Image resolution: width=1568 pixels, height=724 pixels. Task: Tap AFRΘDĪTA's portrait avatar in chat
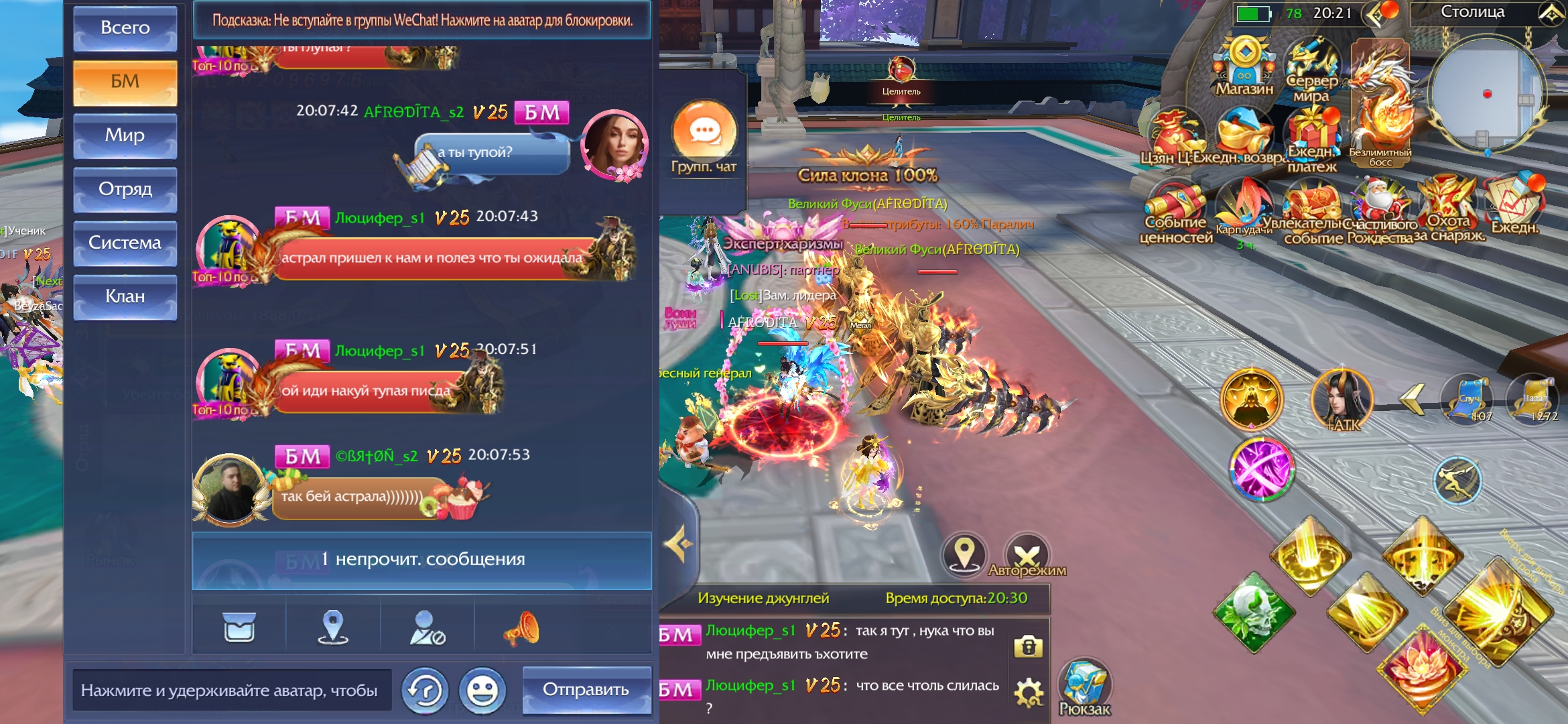613,145
